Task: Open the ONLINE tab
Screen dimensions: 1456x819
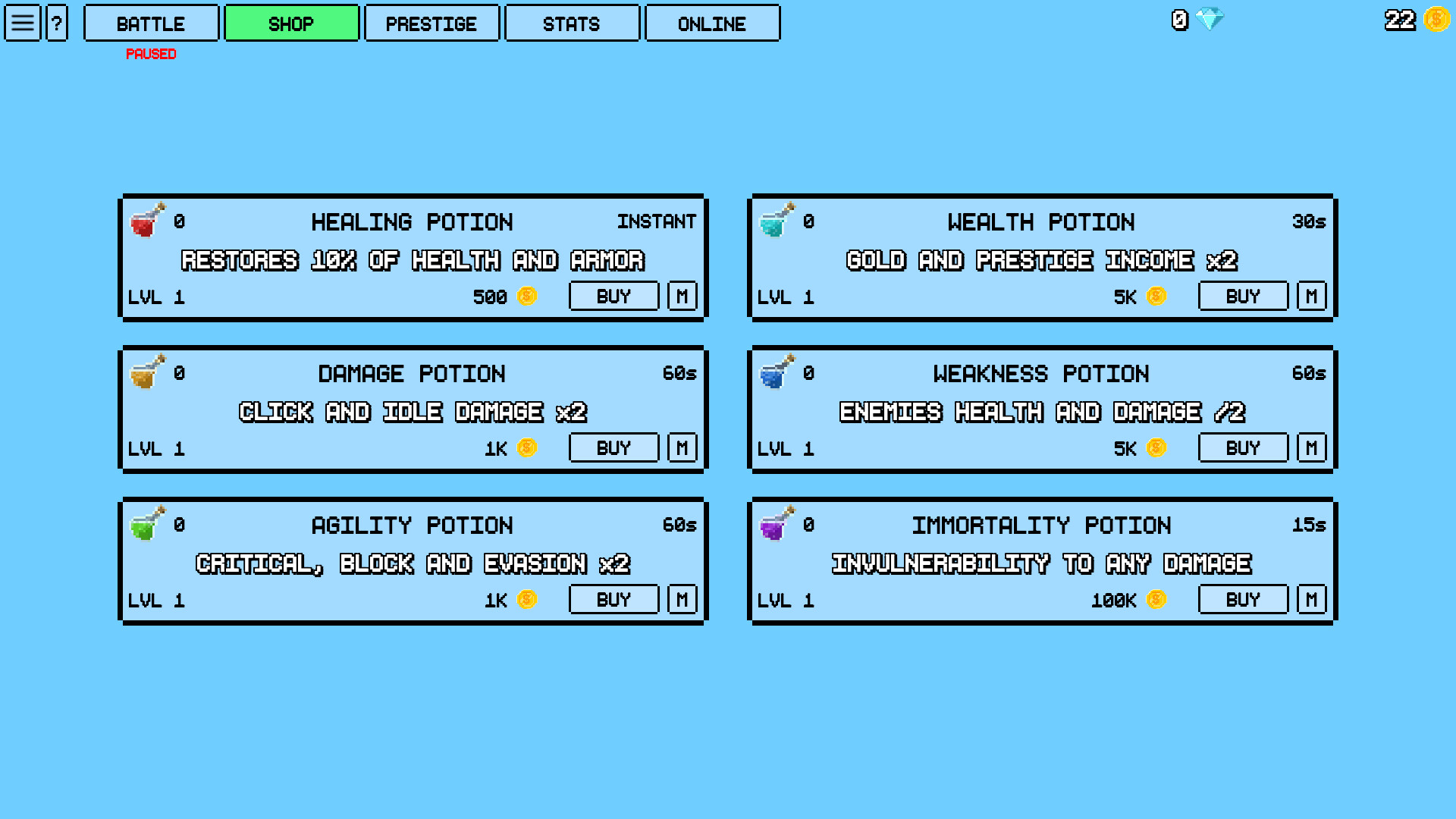Action: pyautogui.click(x=712, y=23)
